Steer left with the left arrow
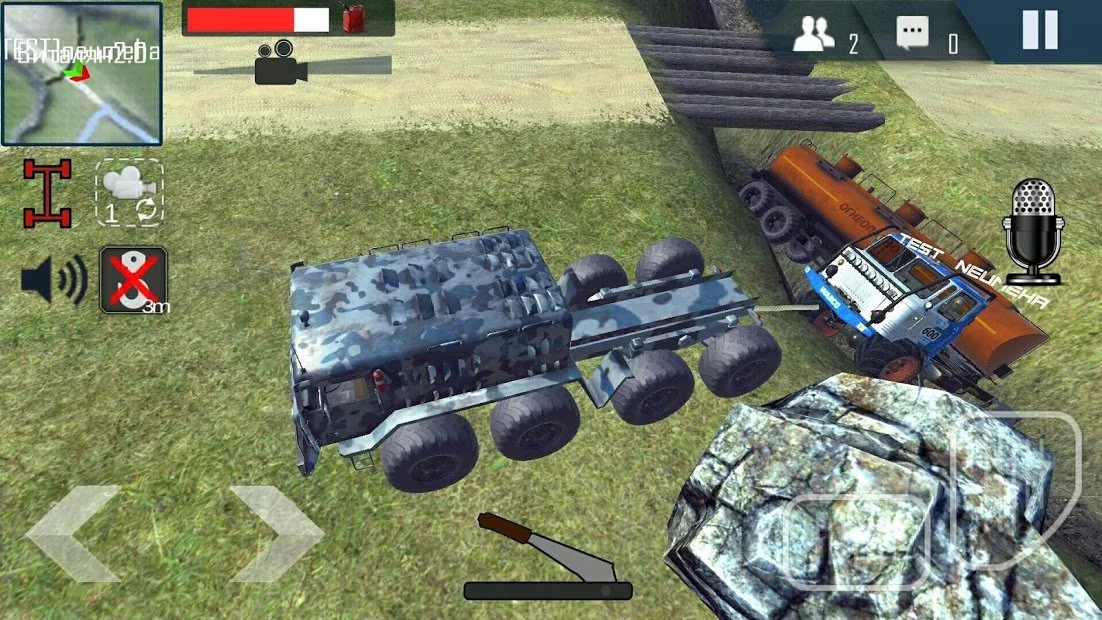 (74, 534)
